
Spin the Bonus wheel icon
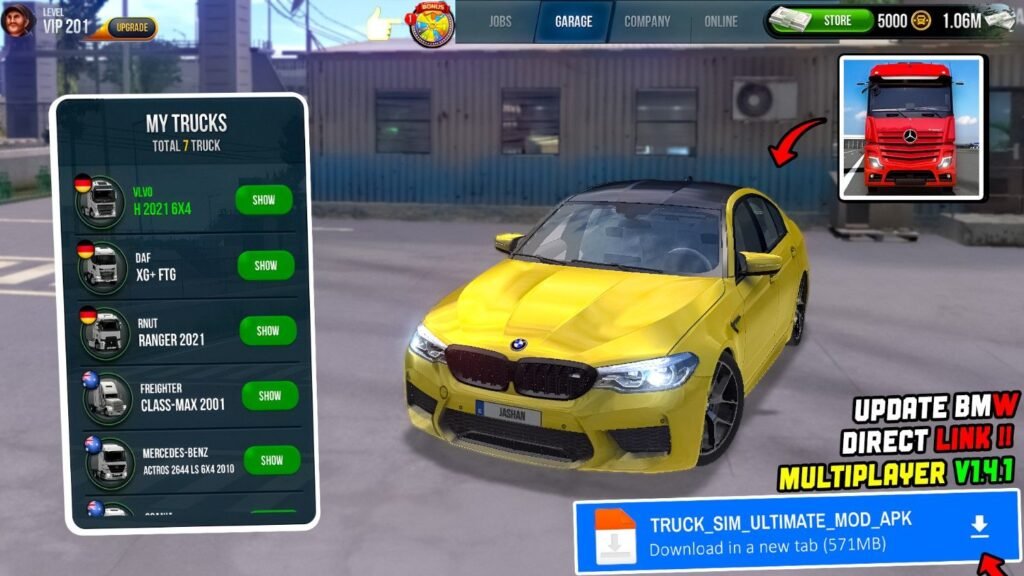433,24
